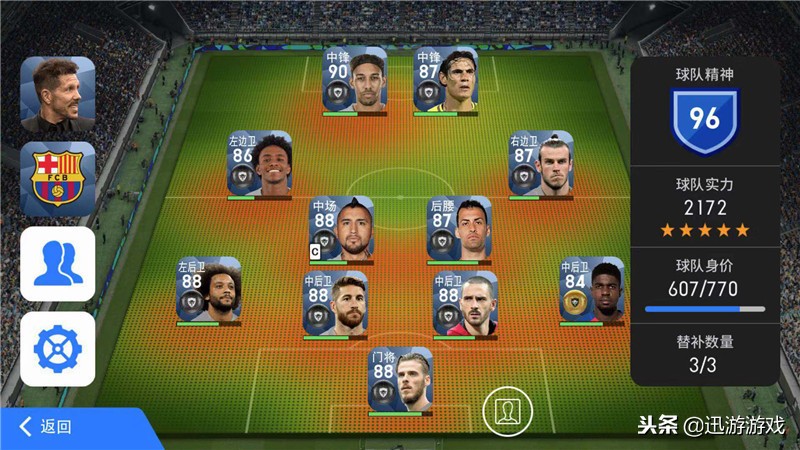Image resolution: width=800 pixels, height=450 pixels.
Task: Select the FC Barcelona club badge
Action: 58,179
